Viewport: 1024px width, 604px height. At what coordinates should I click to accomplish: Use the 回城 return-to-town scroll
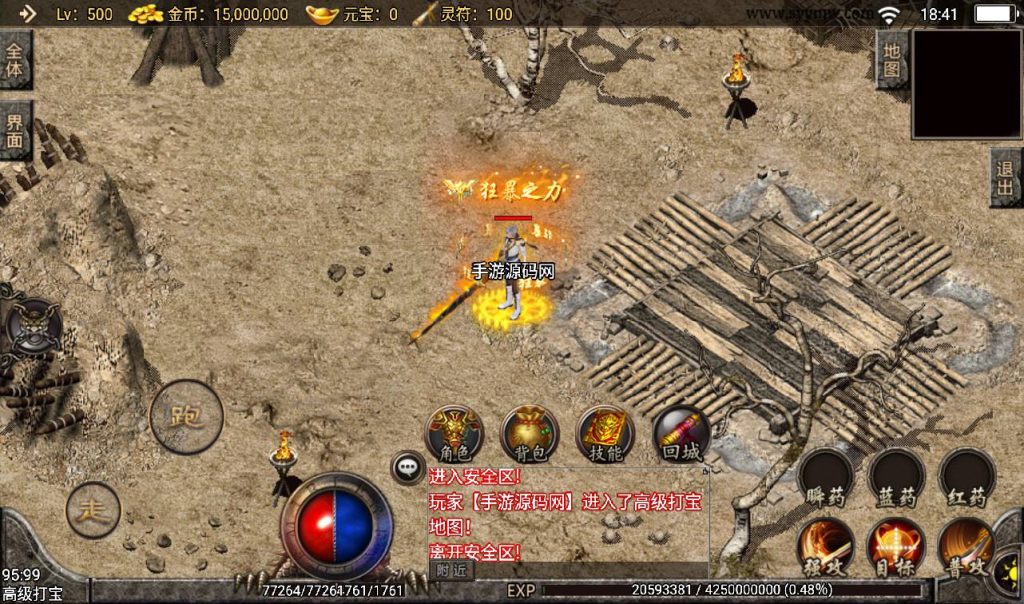[x=681, y=433]
